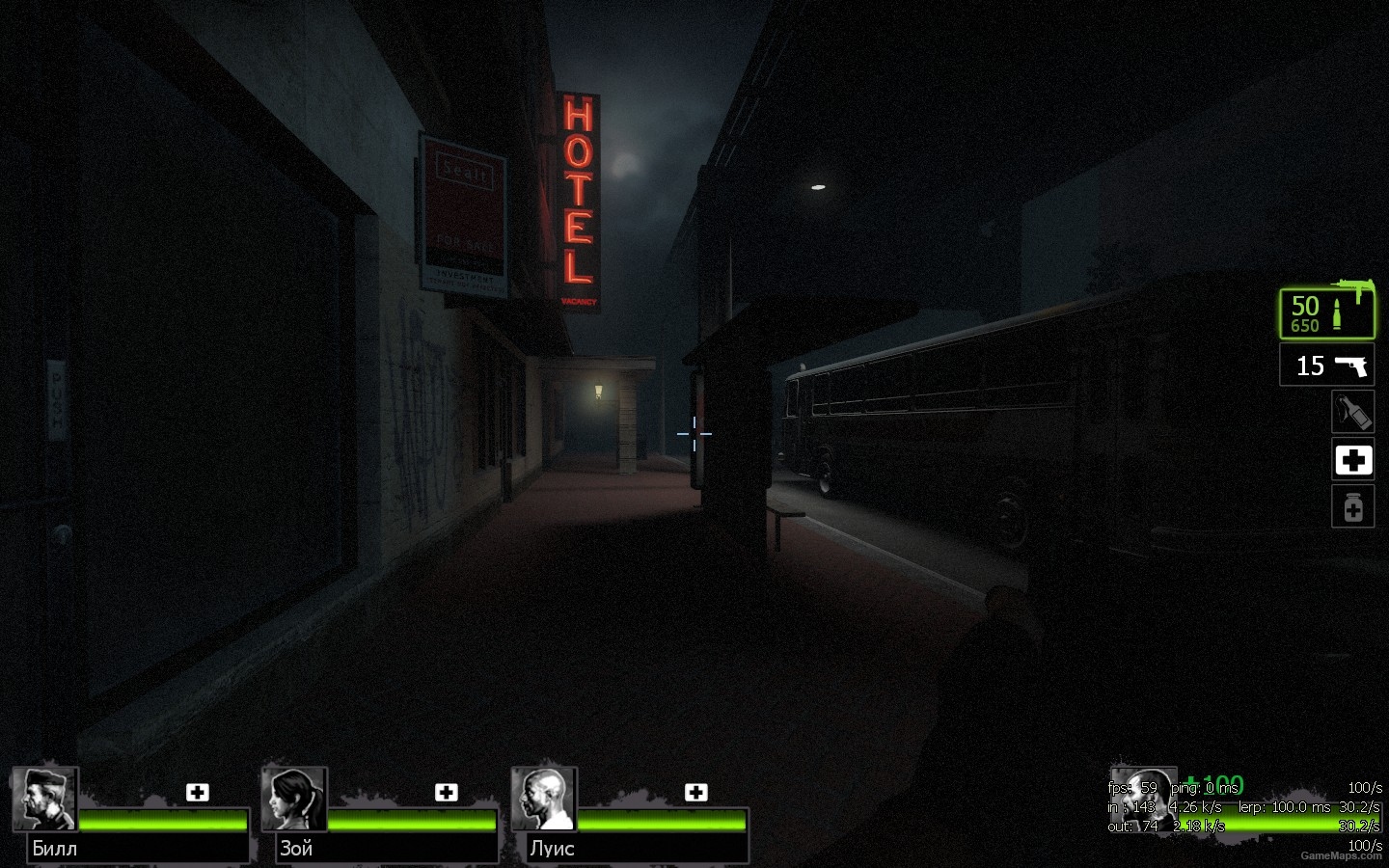Select the pain pills bottle slot
The width and height of the screenshot is (1389, 868).
1352,507
